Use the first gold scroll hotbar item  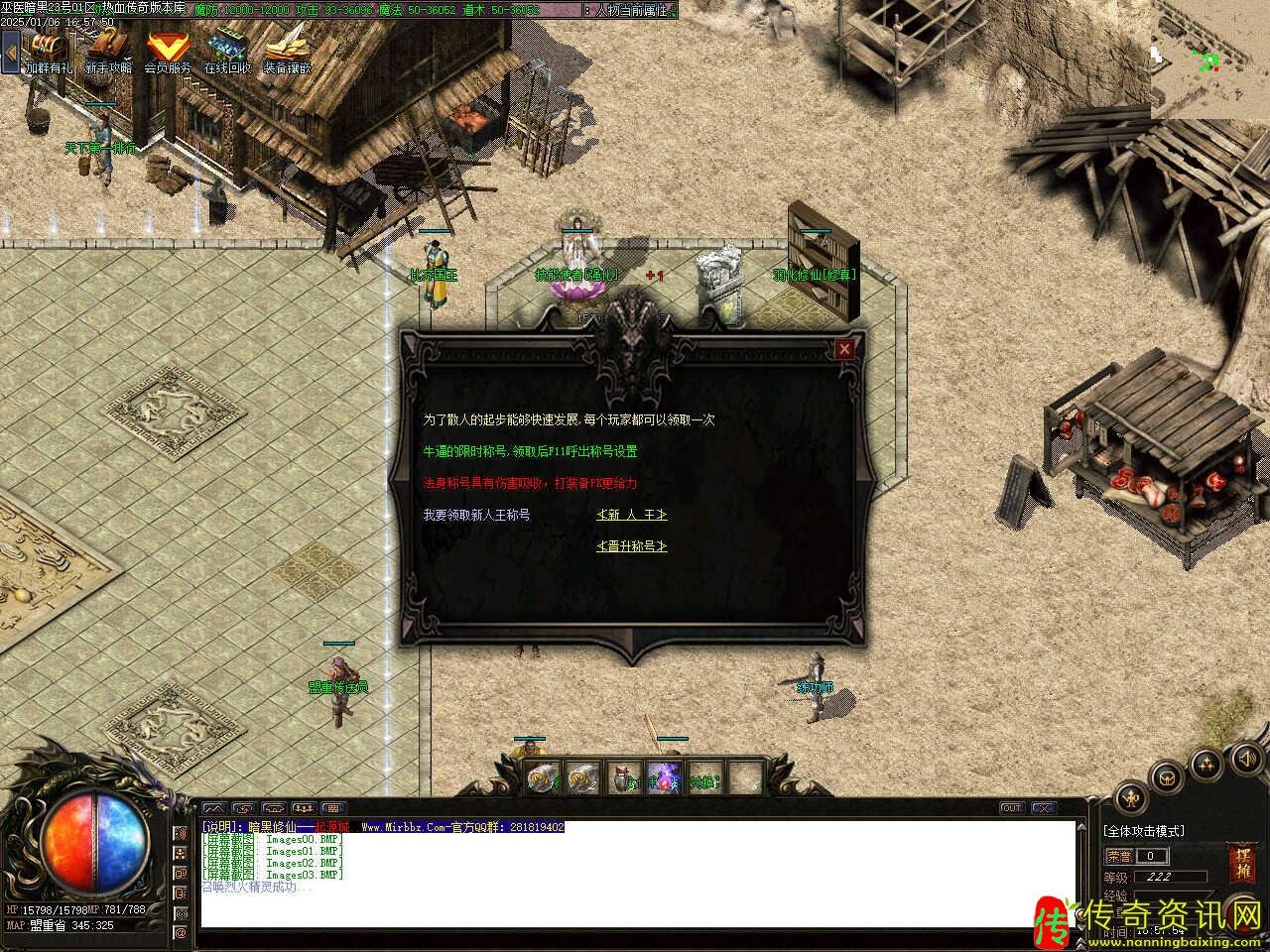coord(543,779)
